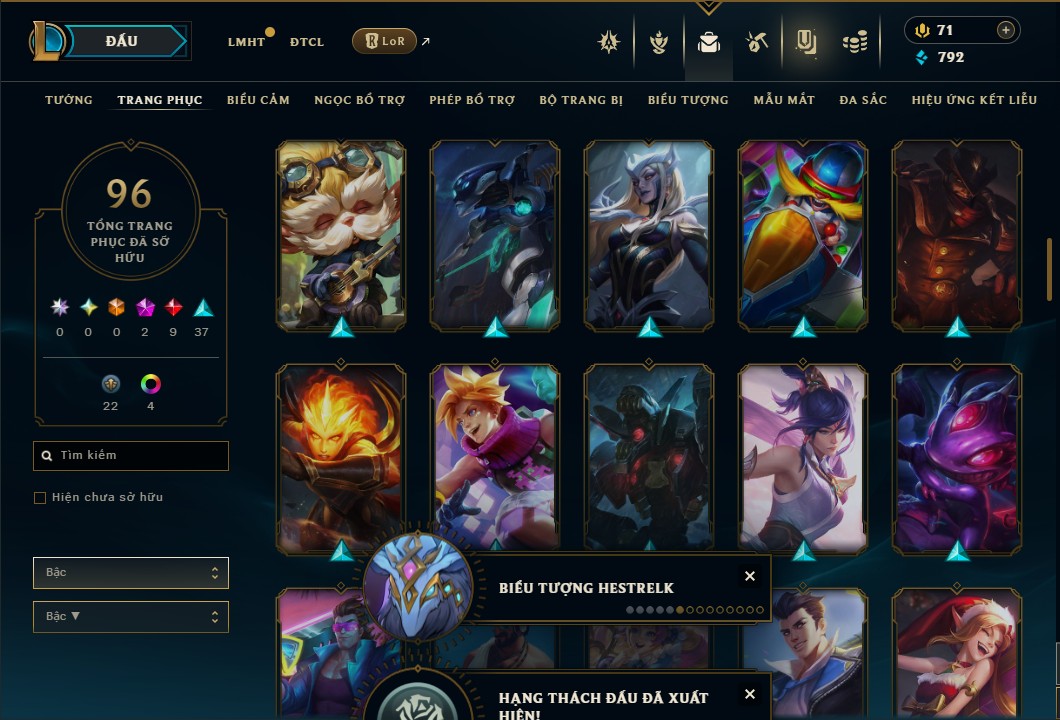The height and width of the screenshot is (720, 1060).
Task: Open the Loot hammer icon
Action: click(756, 42)
